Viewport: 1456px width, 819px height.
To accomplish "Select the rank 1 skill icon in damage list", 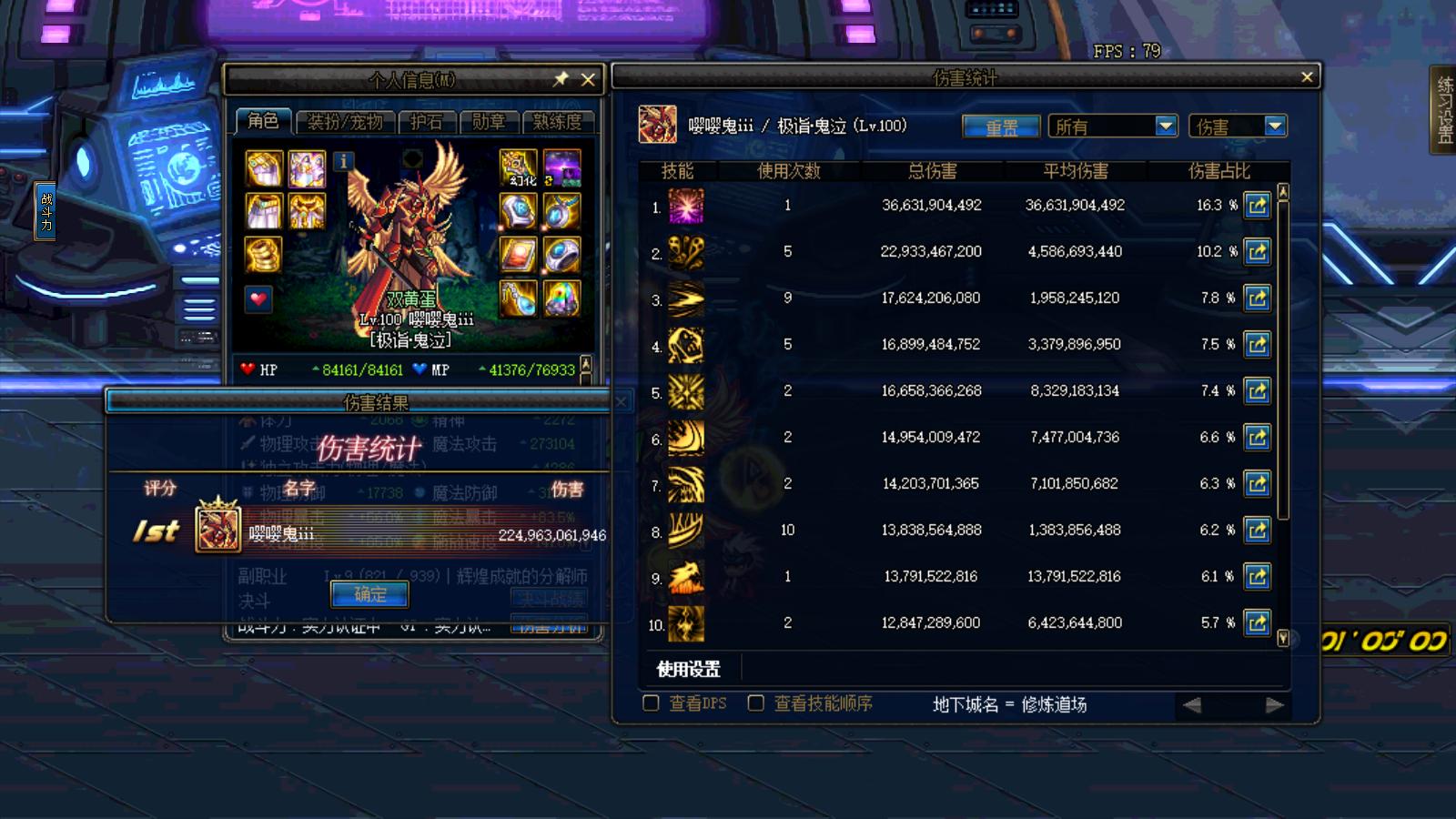I will coord(686,205).
